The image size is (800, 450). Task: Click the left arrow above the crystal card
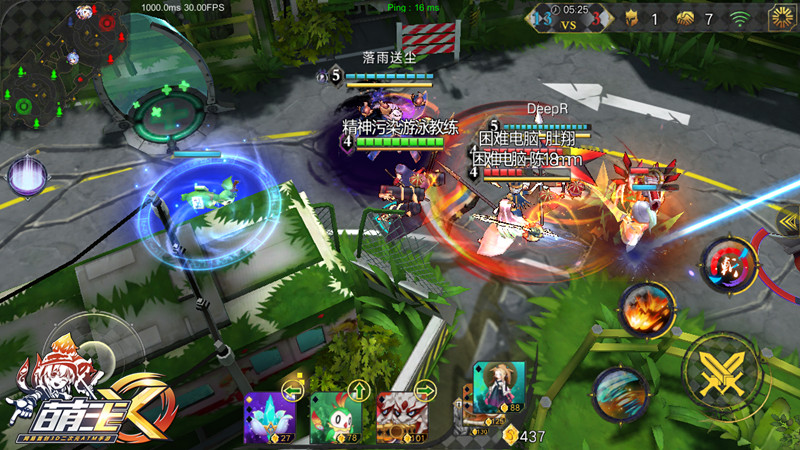[x=294, y=390]
